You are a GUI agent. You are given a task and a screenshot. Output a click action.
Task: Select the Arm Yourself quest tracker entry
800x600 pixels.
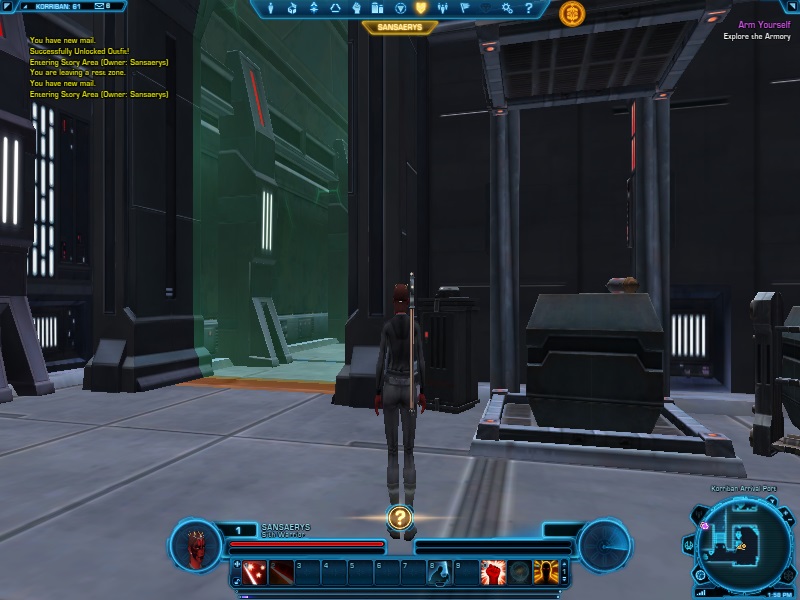tap(763, 24)
